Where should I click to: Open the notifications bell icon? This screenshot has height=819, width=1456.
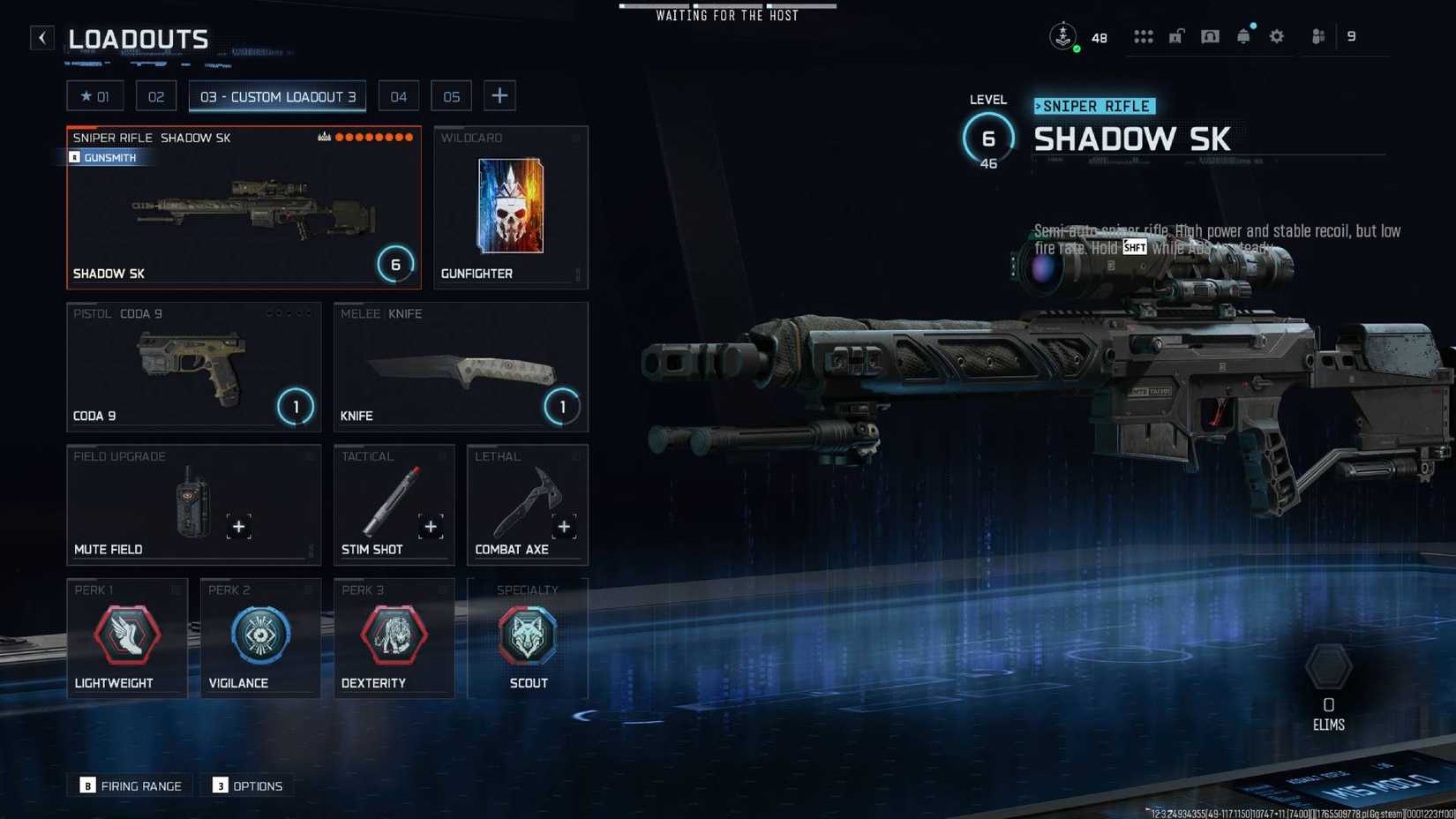[1243, 36]
